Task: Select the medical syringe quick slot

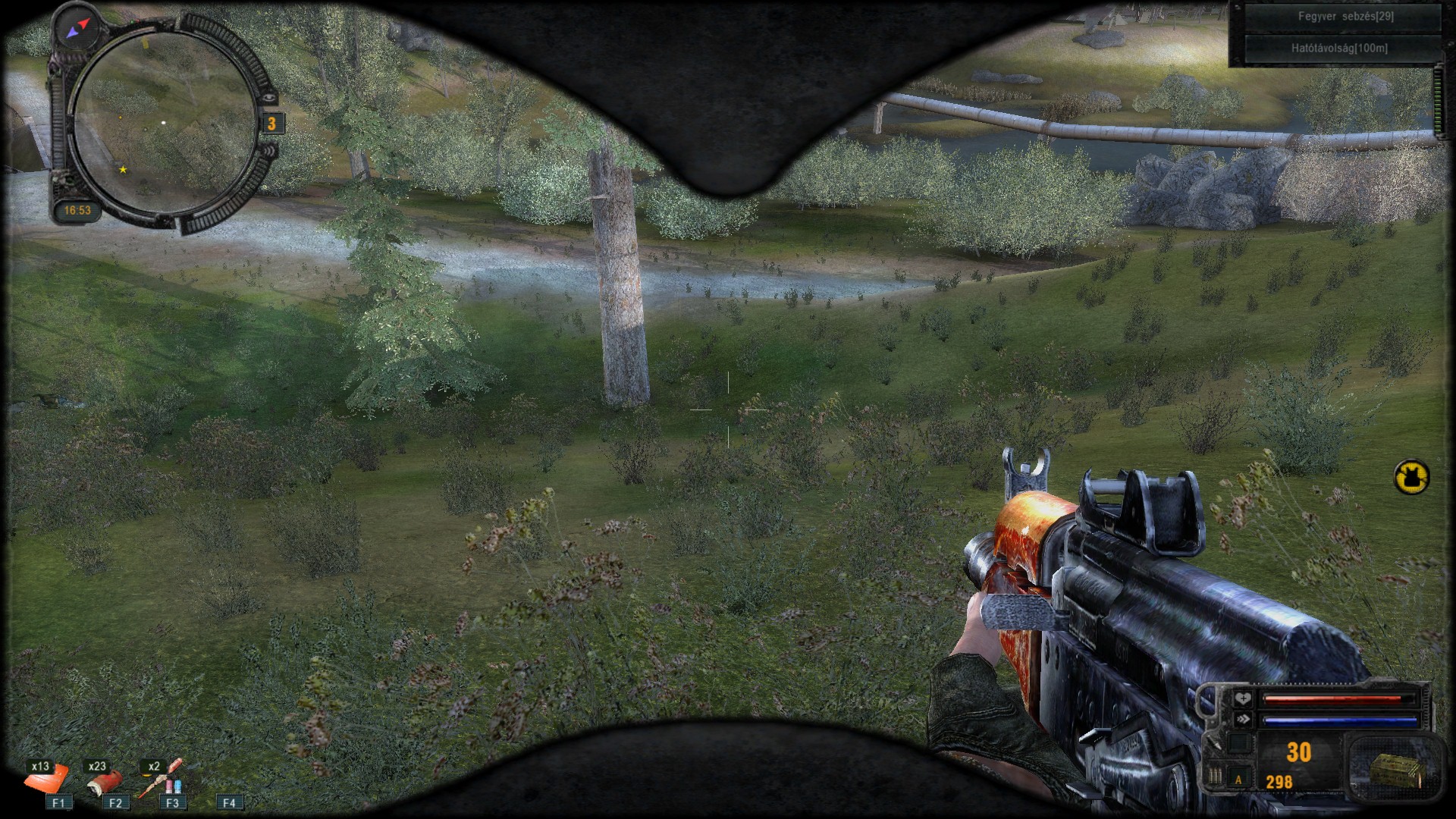Action: tap(162, 780)
